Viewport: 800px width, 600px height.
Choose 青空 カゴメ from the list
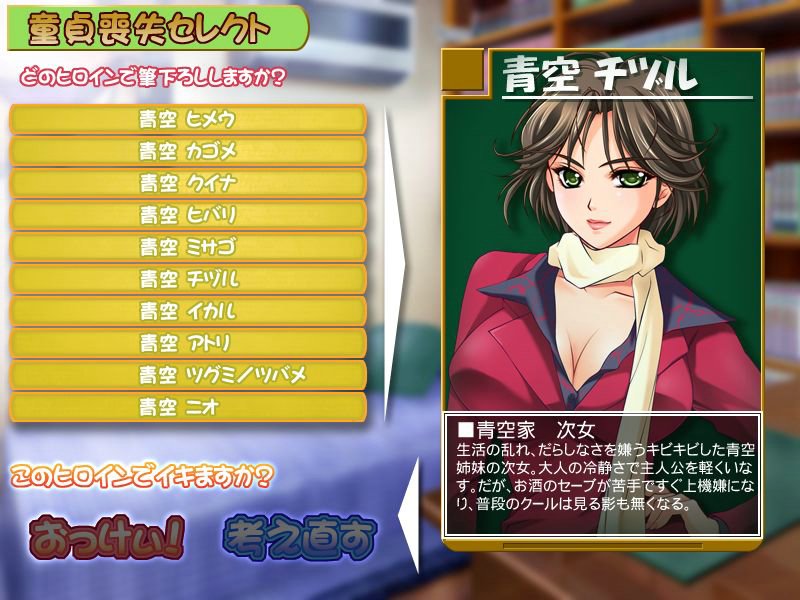click(x=188, y=151)
